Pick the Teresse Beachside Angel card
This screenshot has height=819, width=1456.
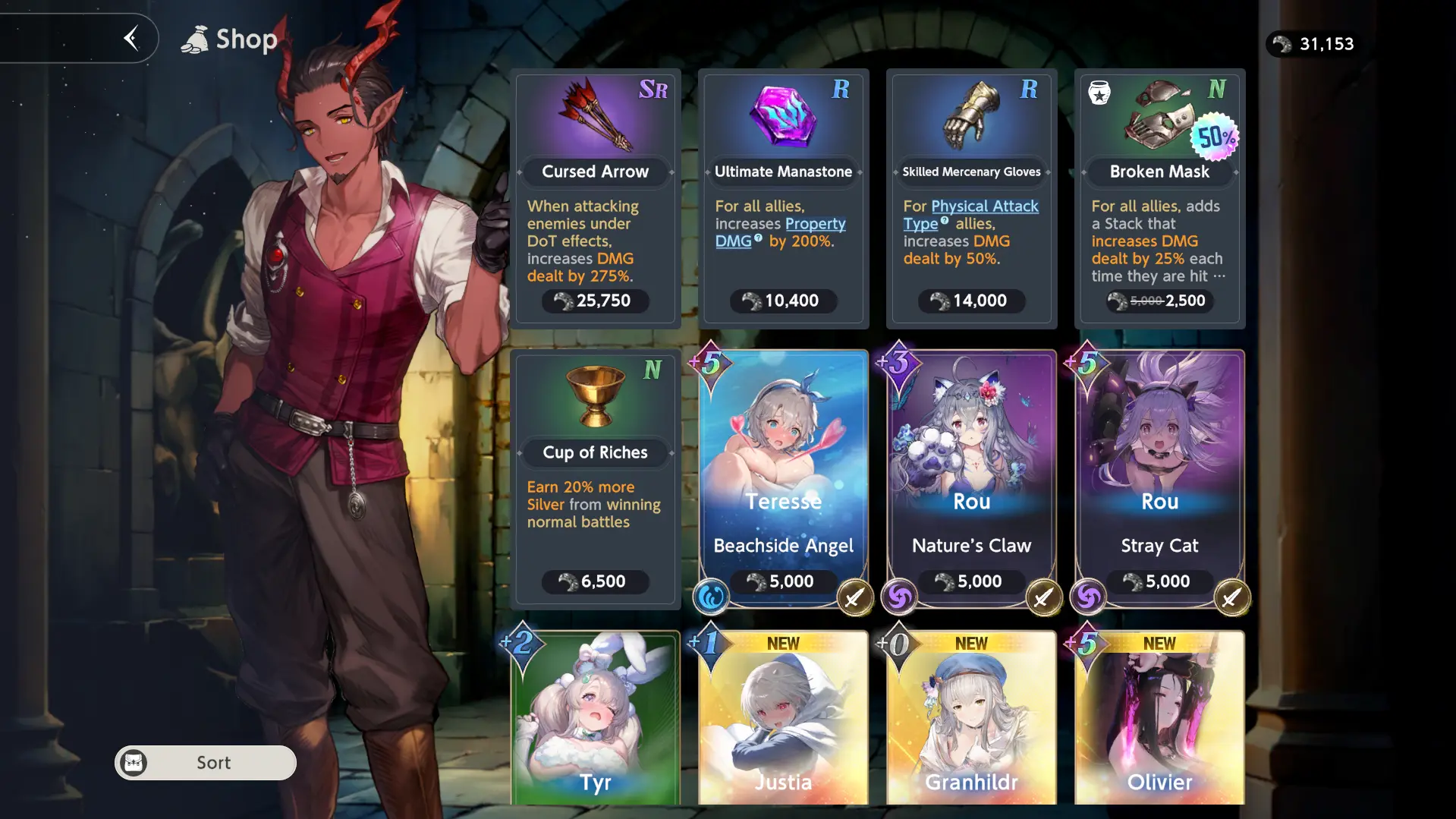click(x=783, y=479)
